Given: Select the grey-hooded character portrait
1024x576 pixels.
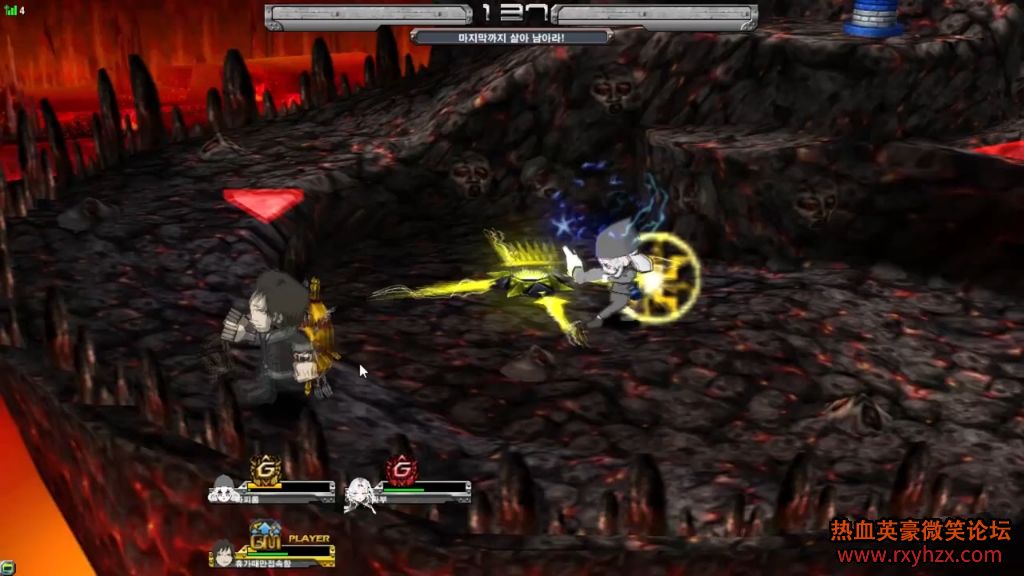Looking at the screenshot, I should [223, 490].
